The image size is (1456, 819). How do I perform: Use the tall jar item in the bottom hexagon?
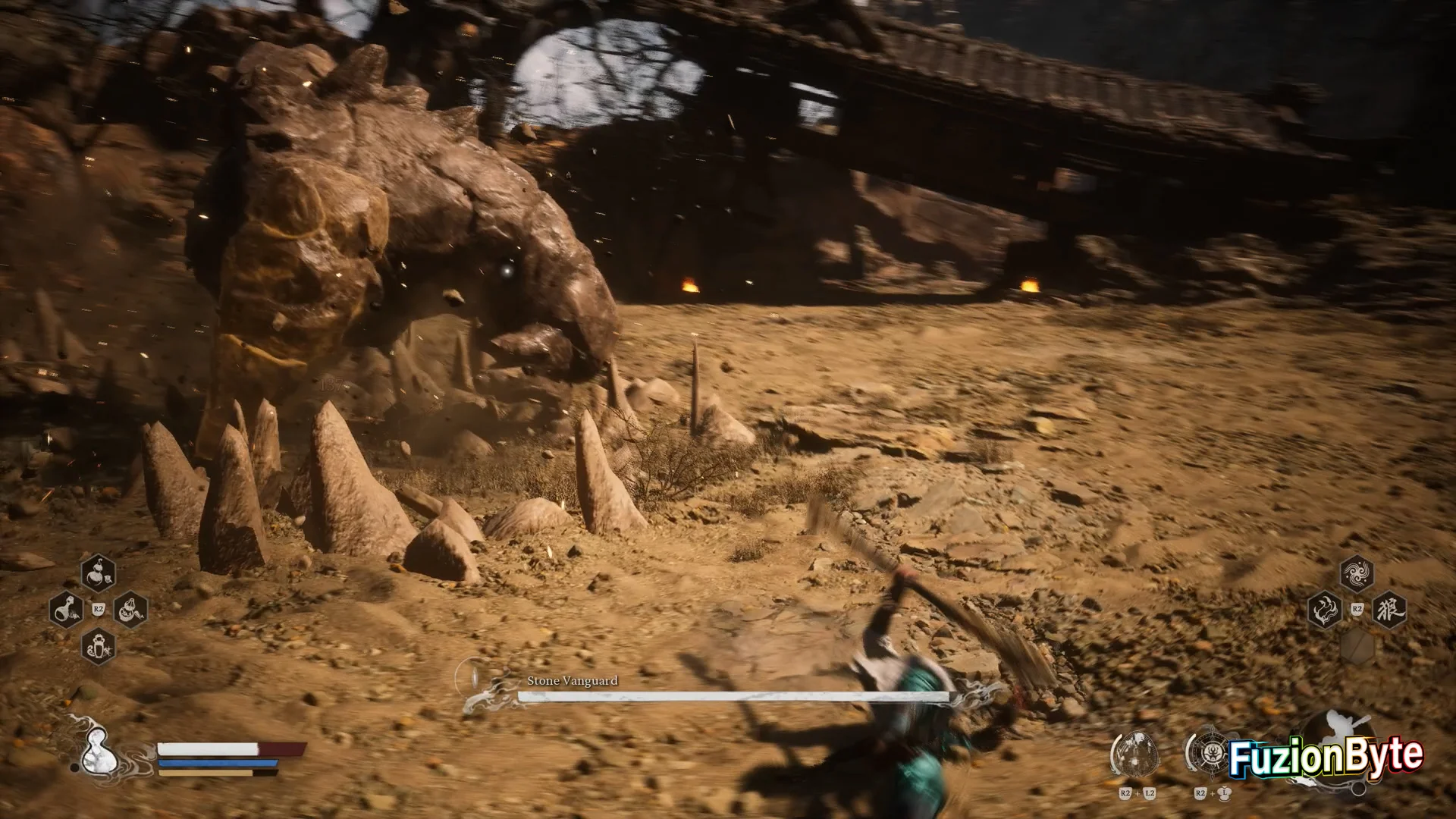pyautogui.click(x=99, y=646)
